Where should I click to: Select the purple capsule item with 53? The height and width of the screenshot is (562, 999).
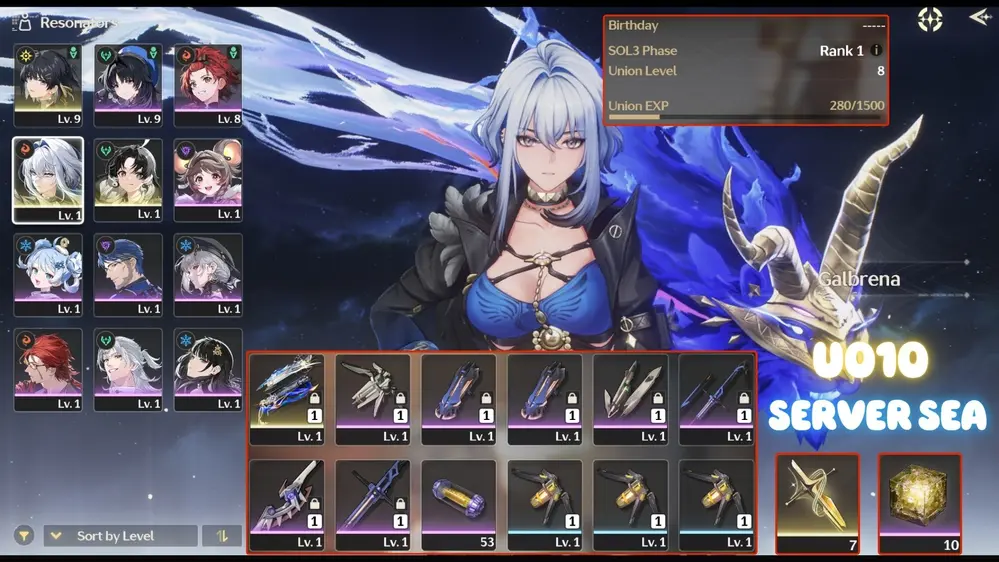(458, 504)
